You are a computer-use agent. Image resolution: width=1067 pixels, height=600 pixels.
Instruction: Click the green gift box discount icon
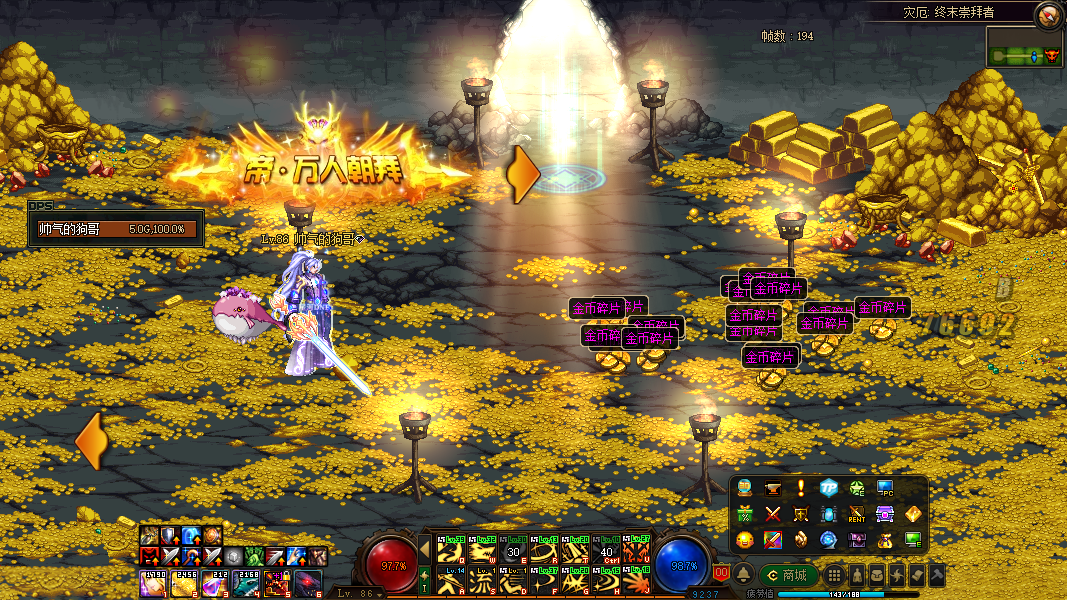[745, 514]
